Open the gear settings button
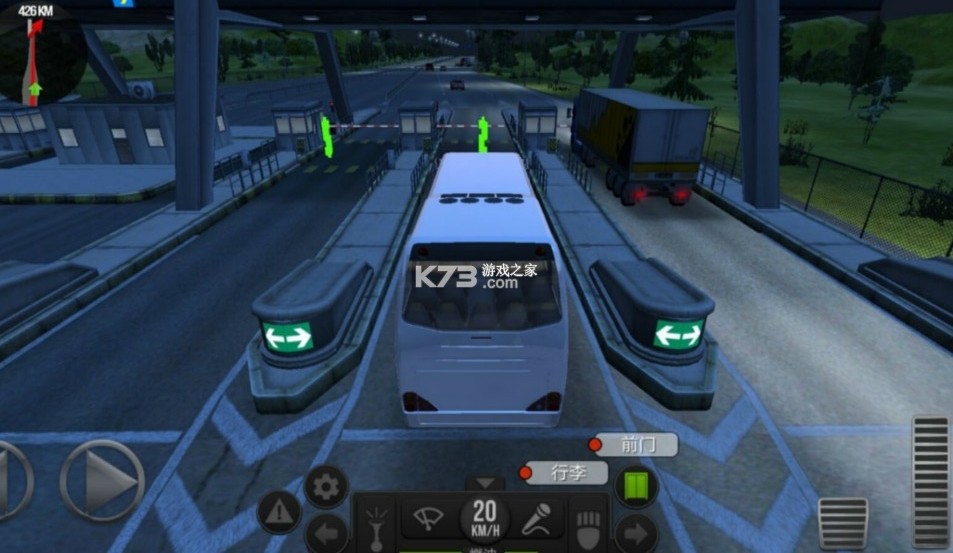The width and height of the screenshot is (953, 553). pyautogui.click(x=326, y=487)
